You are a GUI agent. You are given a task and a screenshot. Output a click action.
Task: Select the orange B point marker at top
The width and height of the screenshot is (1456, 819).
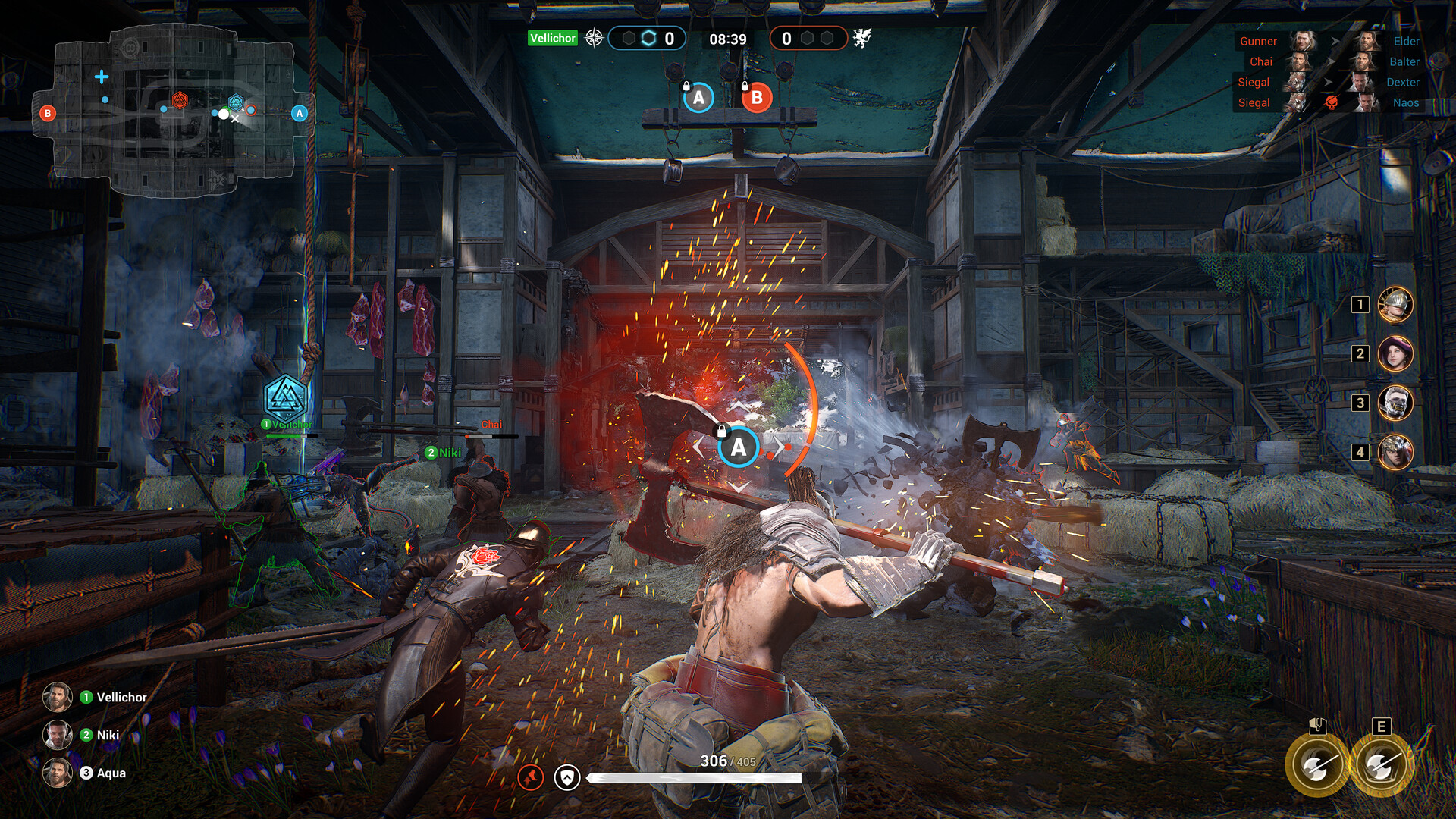756,97
